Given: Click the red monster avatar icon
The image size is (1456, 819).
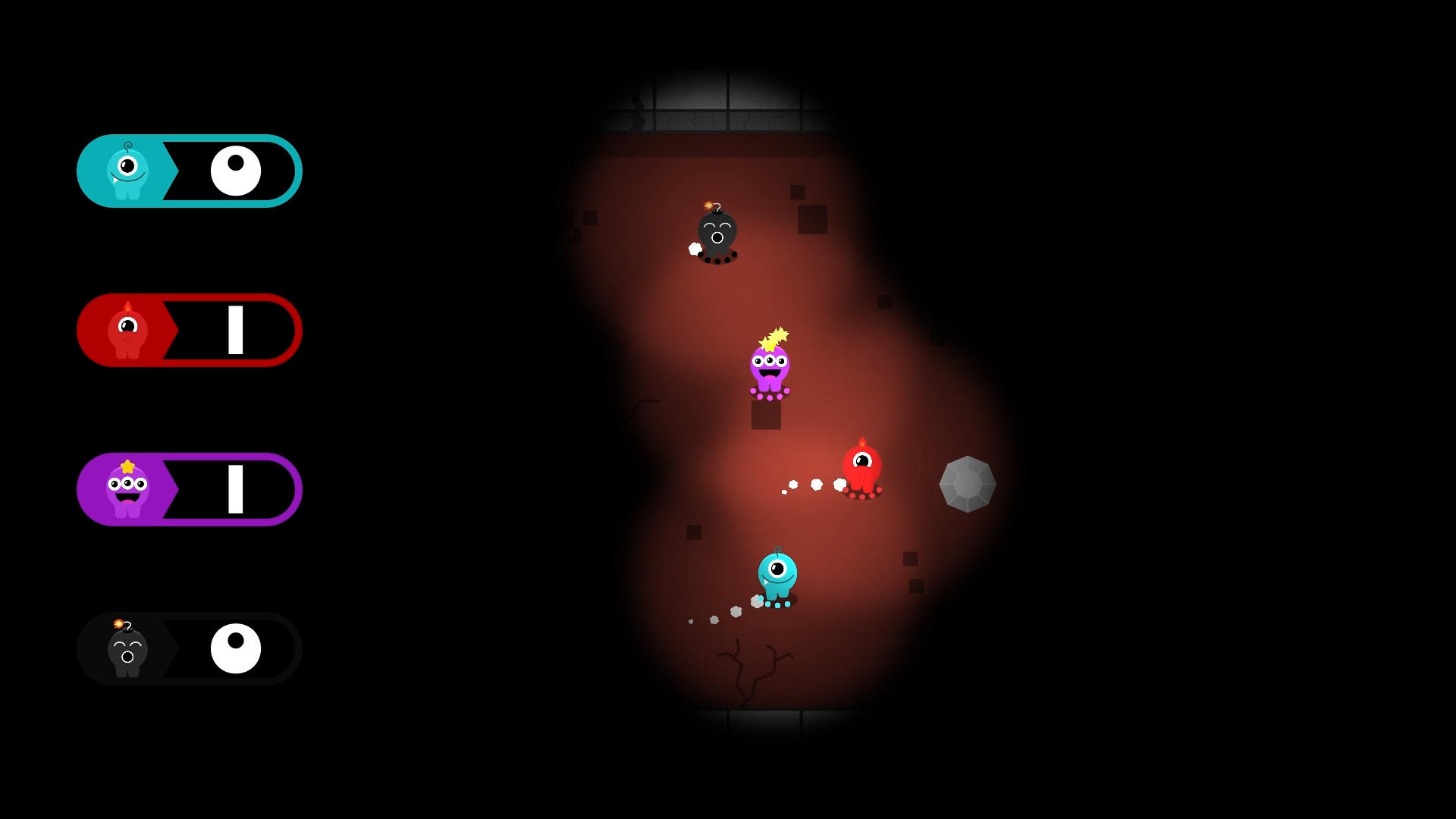Looking at the screenshot, I should point(127,330).
